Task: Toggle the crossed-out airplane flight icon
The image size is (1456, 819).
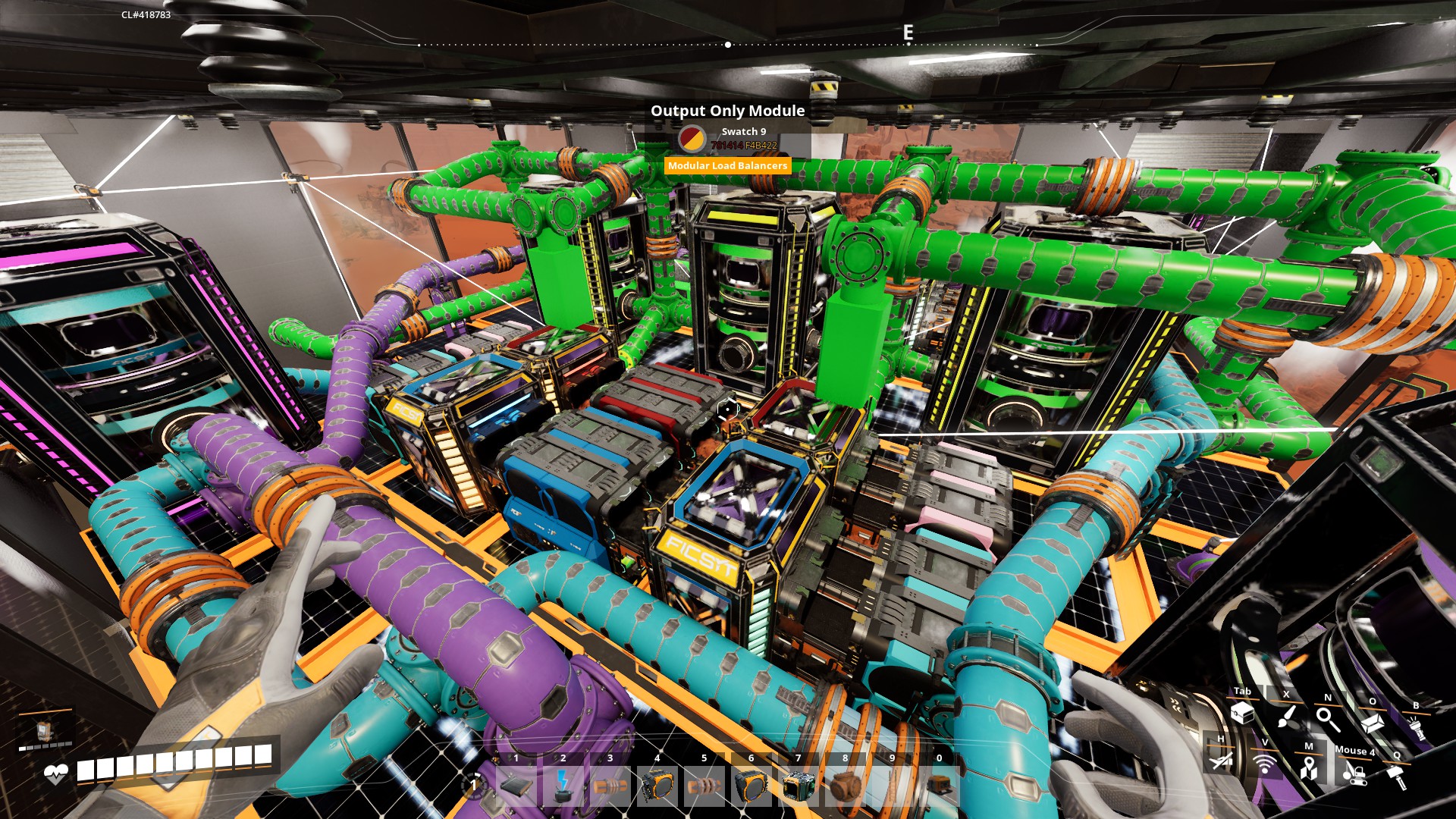Action: [x=1220, y=759]
